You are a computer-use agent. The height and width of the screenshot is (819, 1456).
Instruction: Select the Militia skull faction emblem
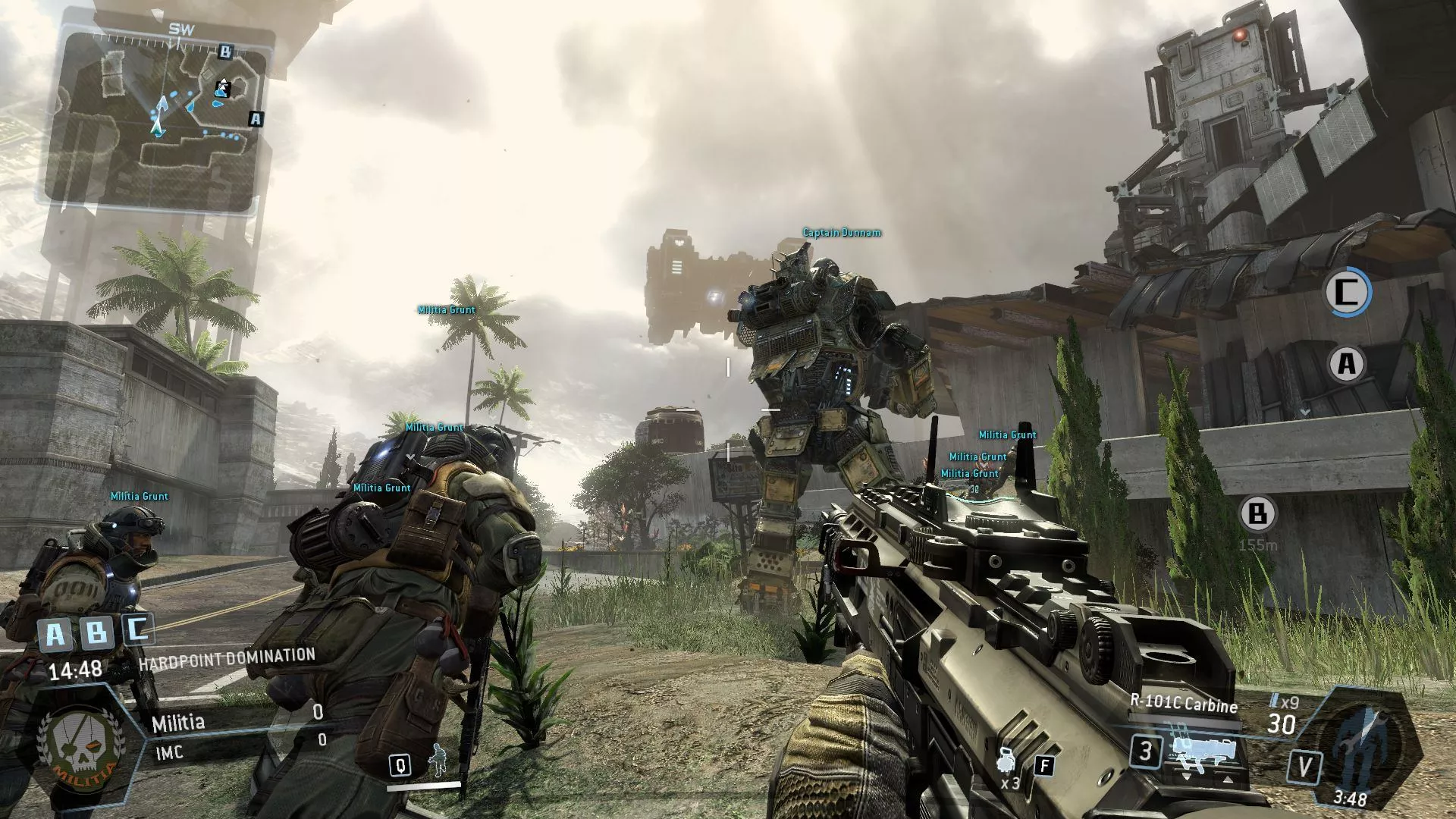pos(80,743)
